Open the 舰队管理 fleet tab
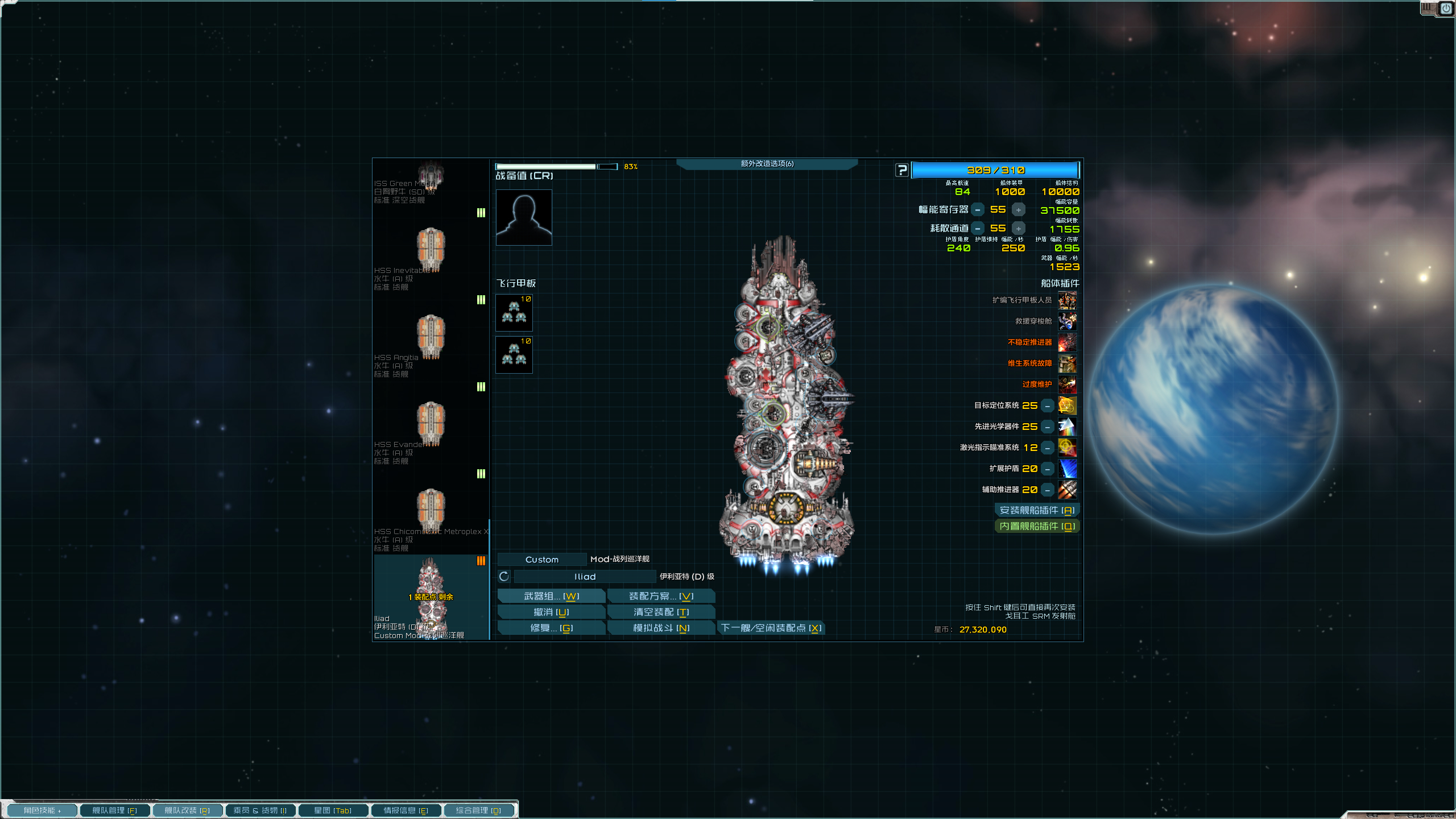 114,810
